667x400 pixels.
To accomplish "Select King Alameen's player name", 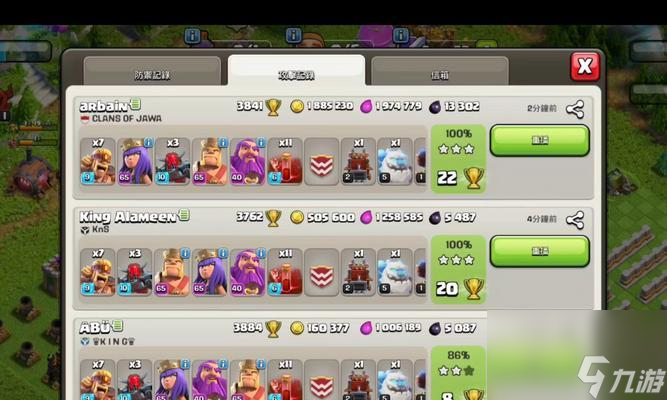I will (128, 215).
